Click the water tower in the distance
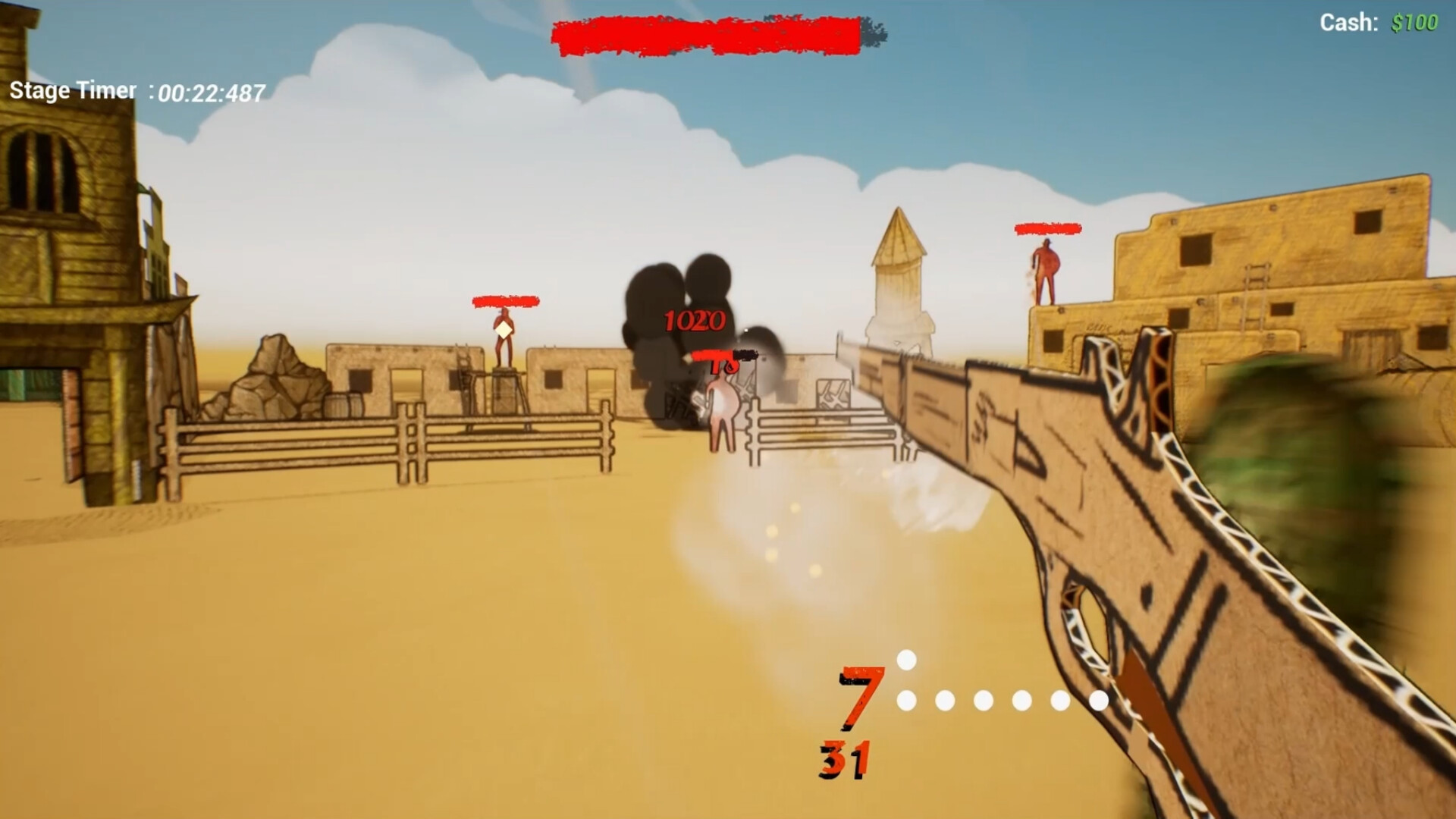This screenshot has width=1456, height=819. (898, 269)
